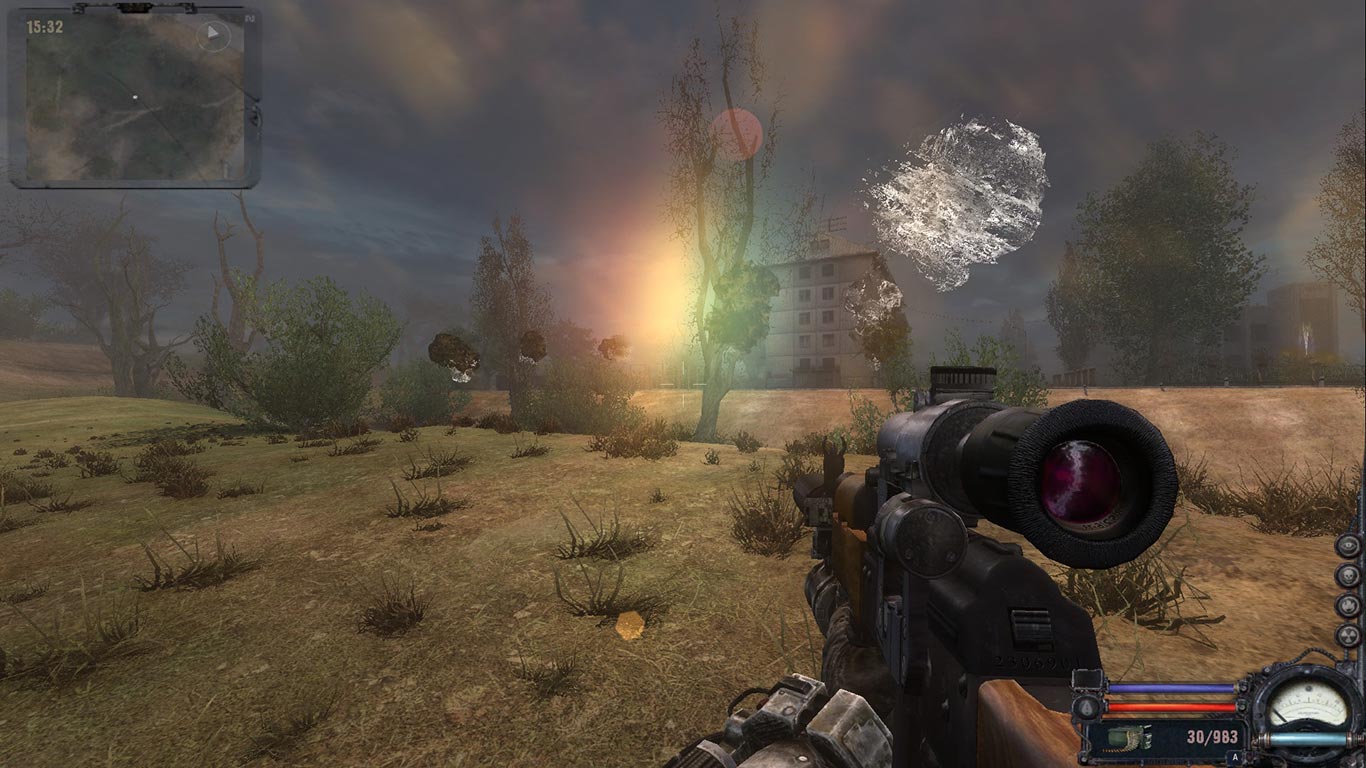Image resolution: width=1366 pixels, height=768 pixels.
Task: Select the eye visibility indicator icon
Action: point(1348,546)
